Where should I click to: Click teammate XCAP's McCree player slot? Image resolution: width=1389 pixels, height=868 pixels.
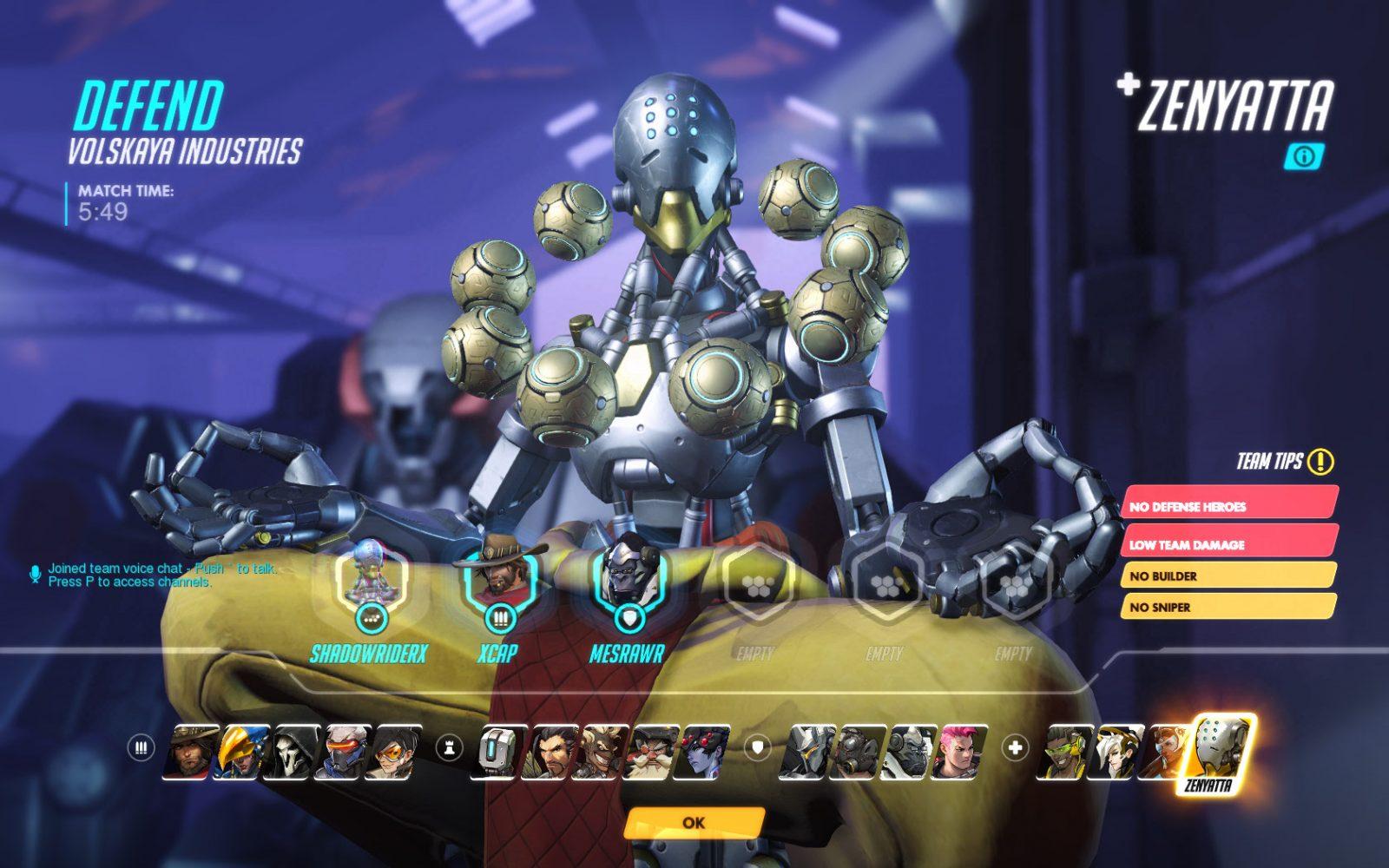click(x=498, y=578)
